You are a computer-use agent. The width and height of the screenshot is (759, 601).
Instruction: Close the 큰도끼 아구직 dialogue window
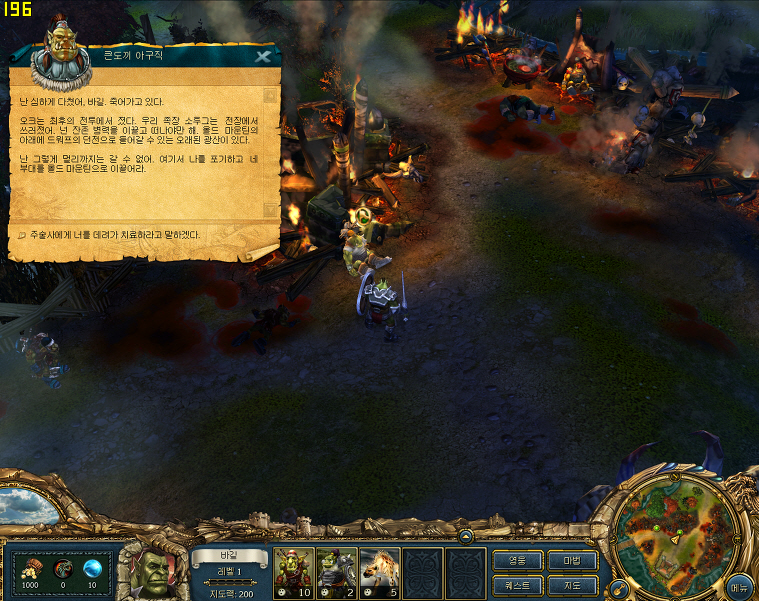263,56
